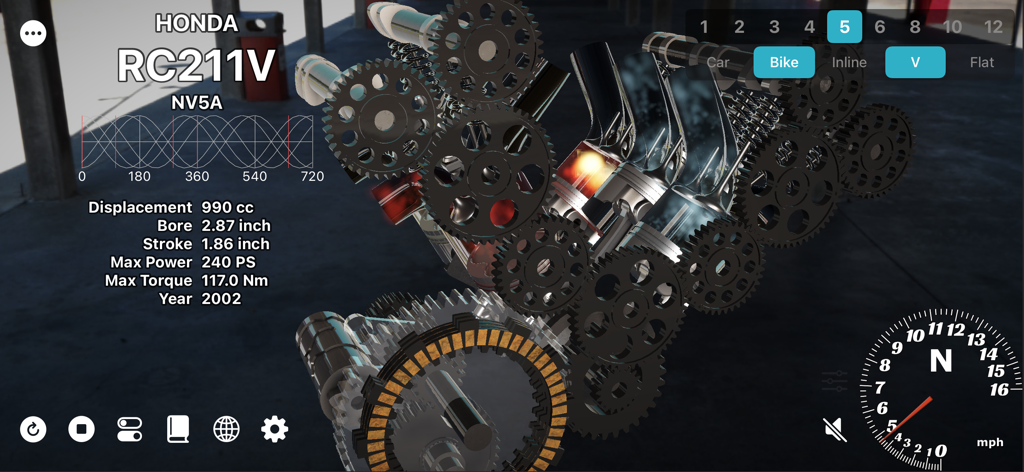1024x472 pixels.
Task: Open the globe language icon
Action: (226, 429)
